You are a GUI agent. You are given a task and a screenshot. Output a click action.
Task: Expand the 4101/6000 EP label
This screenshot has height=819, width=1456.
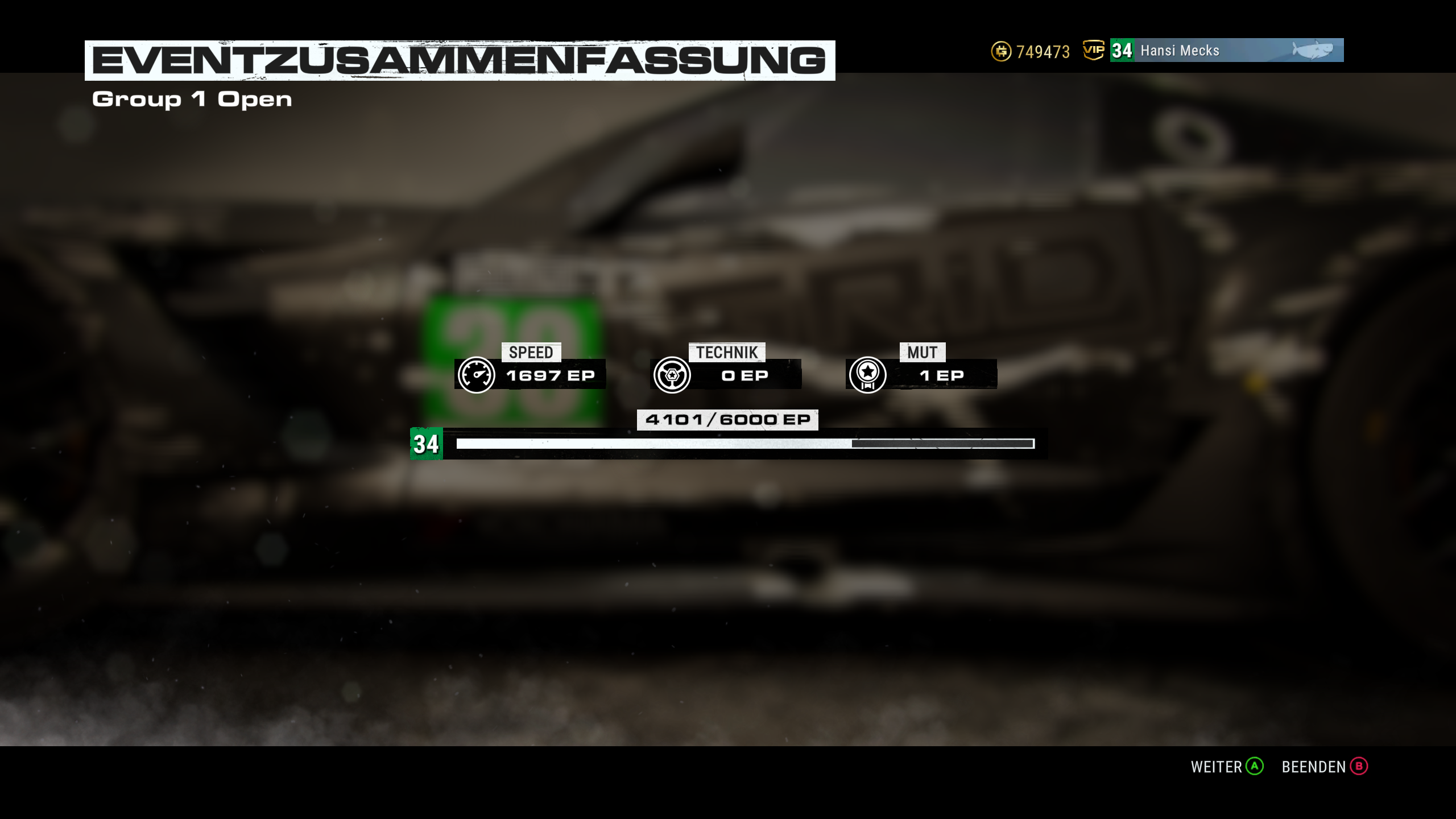point(728,420)
